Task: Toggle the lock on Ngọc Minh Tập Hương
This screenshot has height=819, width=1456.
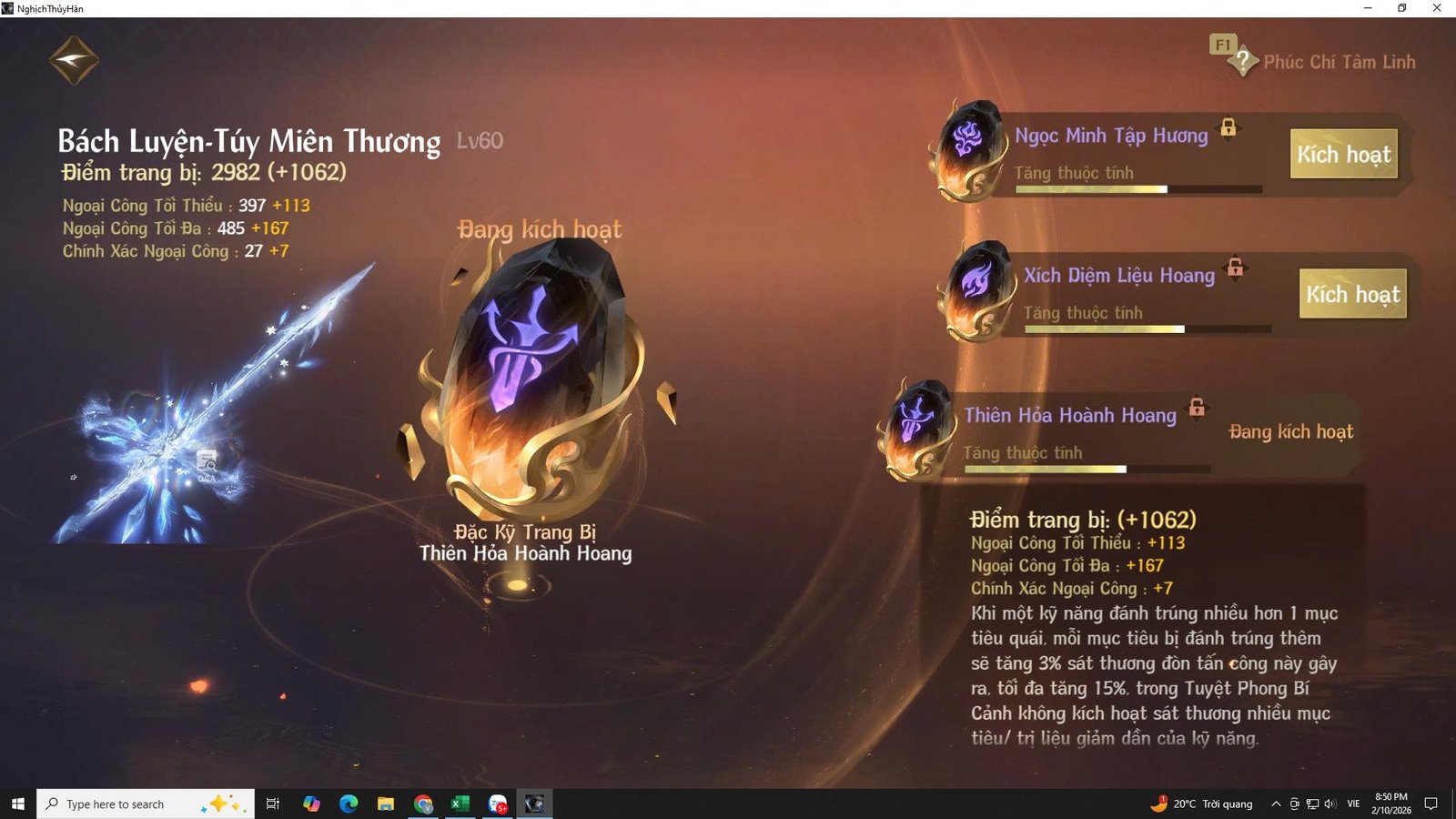Action: 1230,129
